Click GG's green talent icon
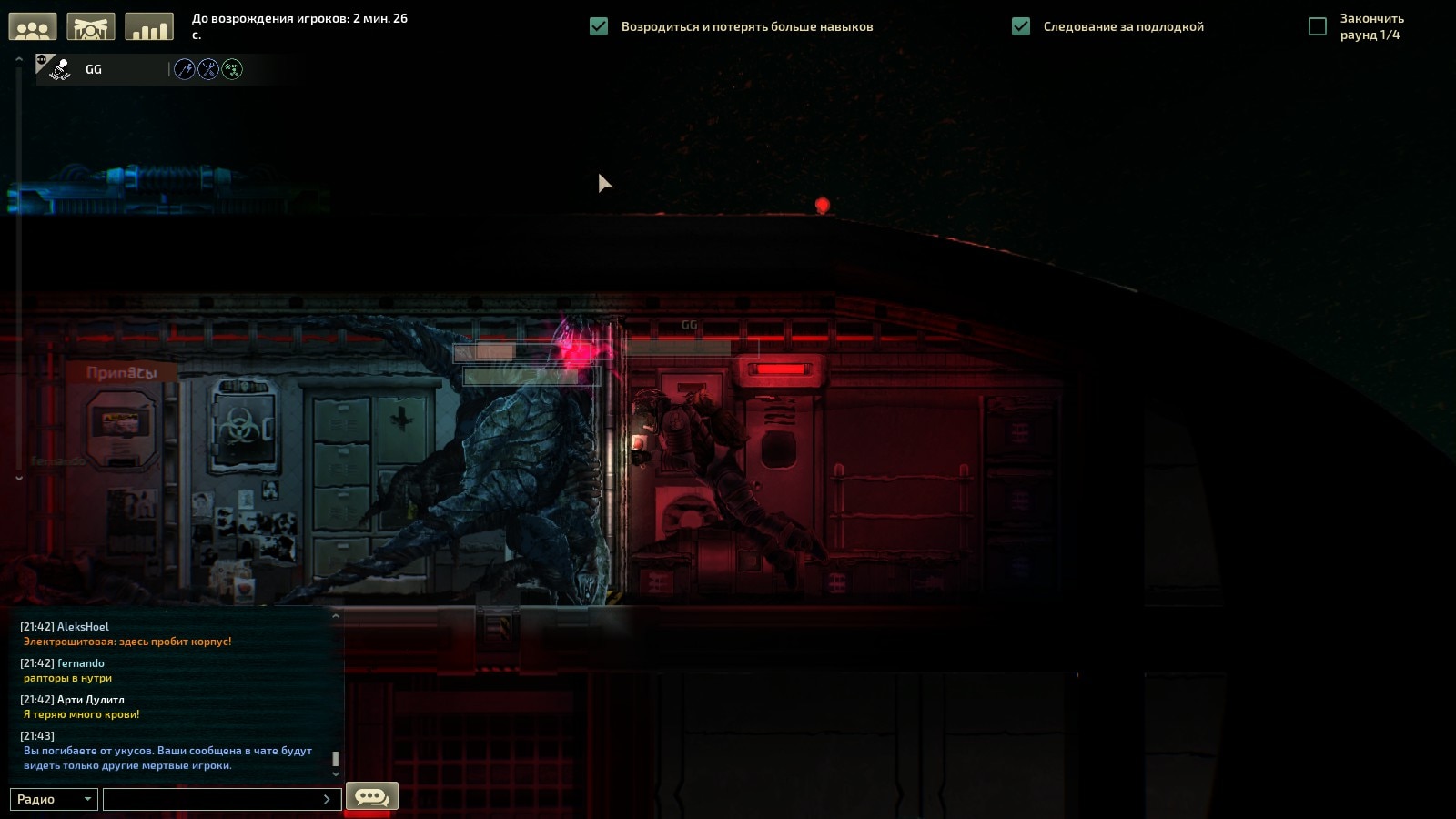The width and height of the screenshot is (1456, 819). tap(232, 69)
